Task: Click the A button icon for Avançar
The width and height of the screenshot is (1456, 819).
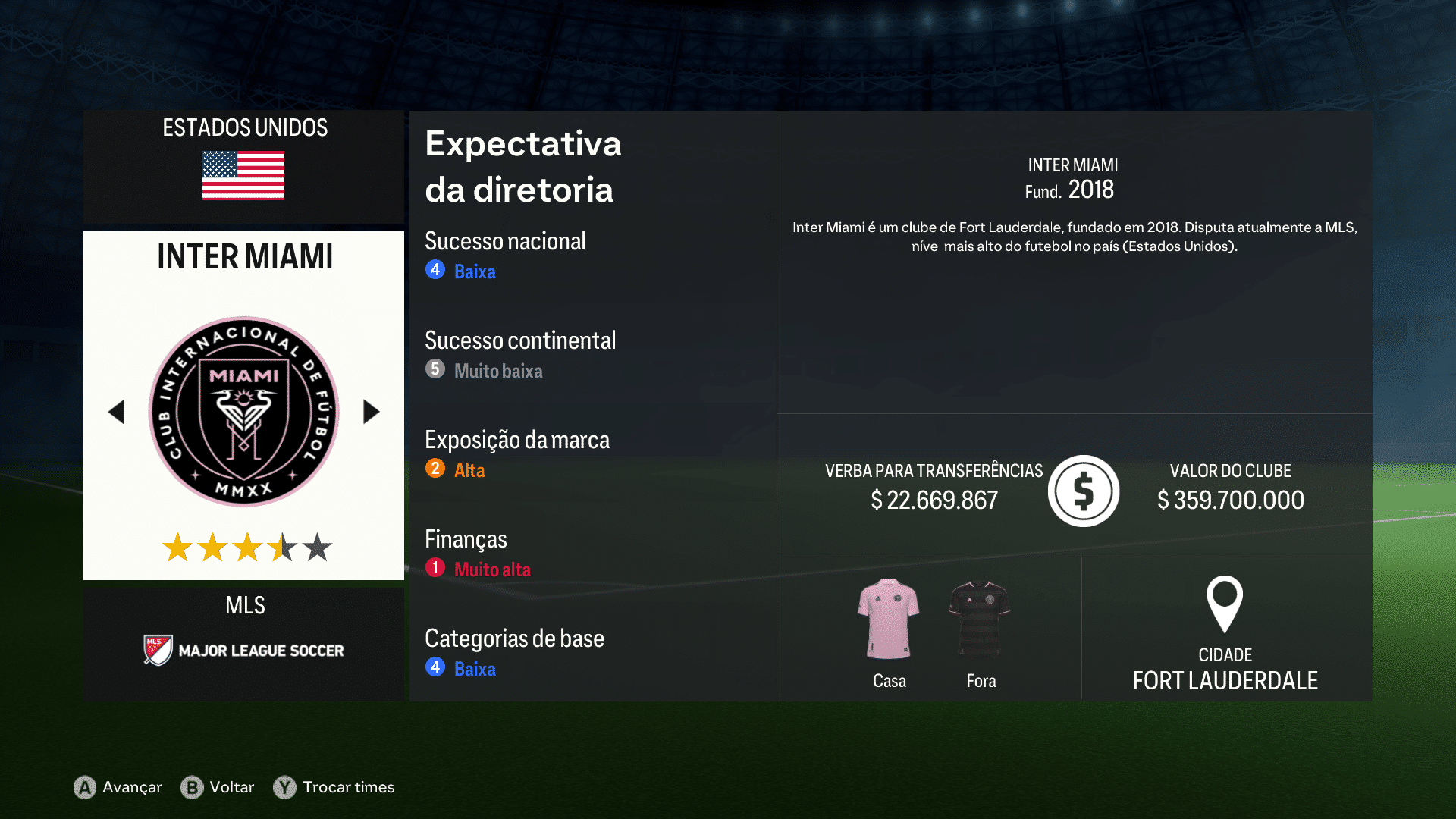Action: [x=83, y=787]
